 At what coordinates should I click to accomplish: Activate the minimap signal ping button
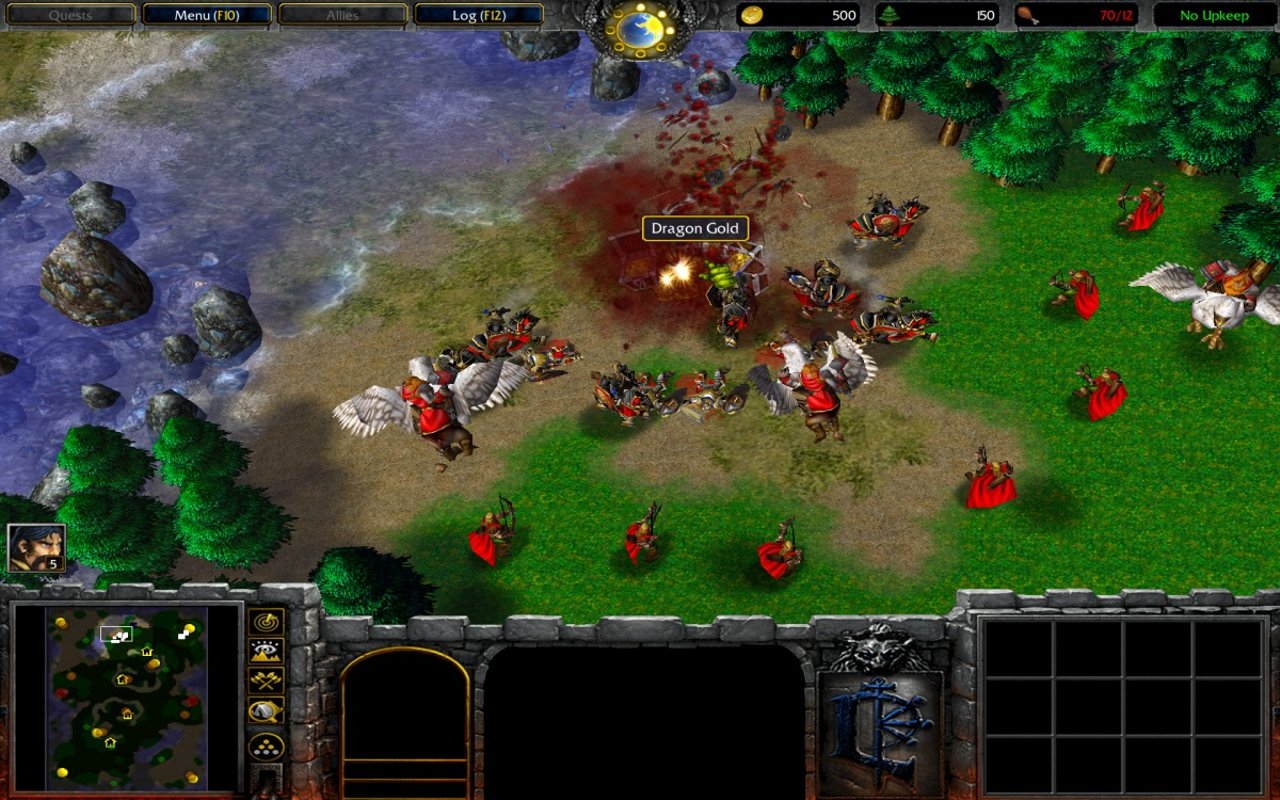click(x=266, y=622)
